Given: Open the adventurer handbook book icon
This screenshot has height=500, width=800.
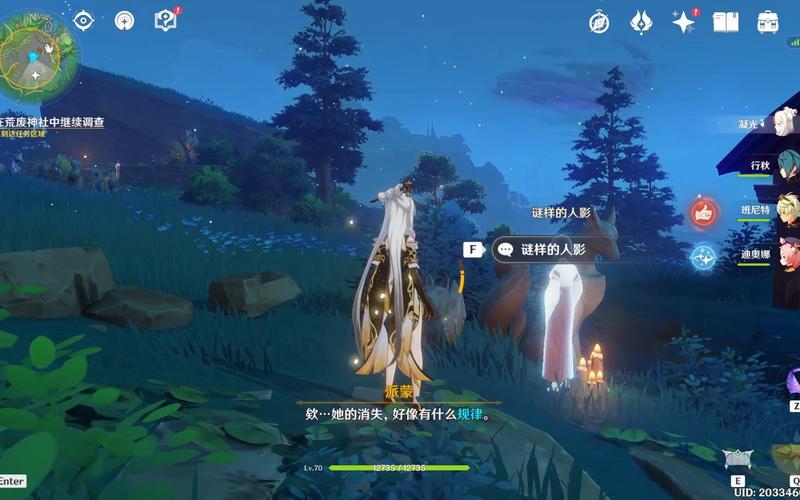Looking at the screenshot, I should coord(726,22).
